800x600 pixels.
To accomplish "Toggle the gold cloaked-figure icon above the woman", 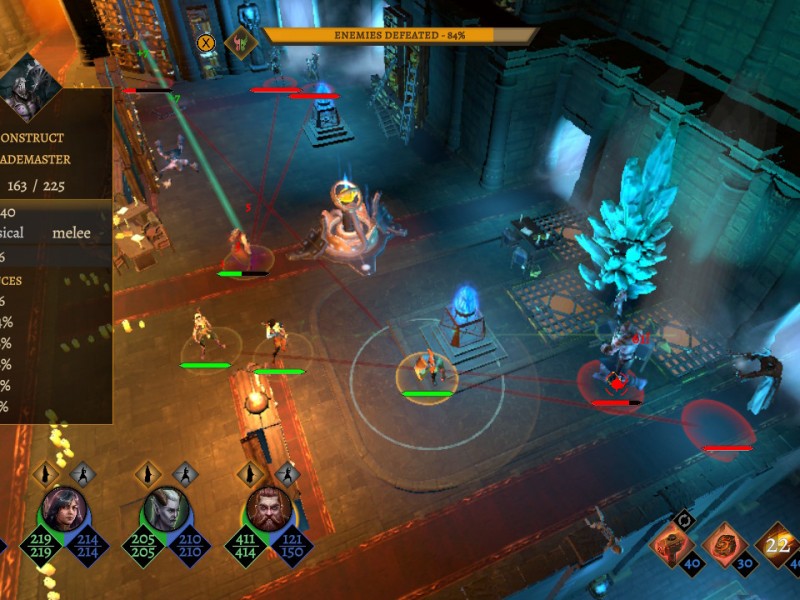I will [x=46, y=473].
